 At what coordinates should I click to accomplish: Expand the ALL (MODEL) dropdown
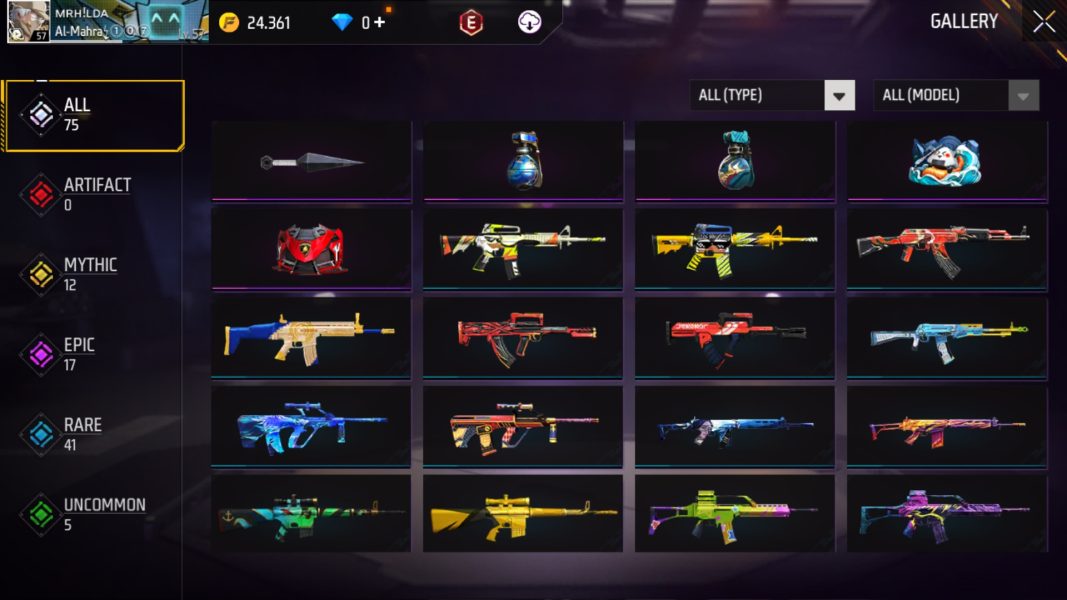tap(956, 95)
